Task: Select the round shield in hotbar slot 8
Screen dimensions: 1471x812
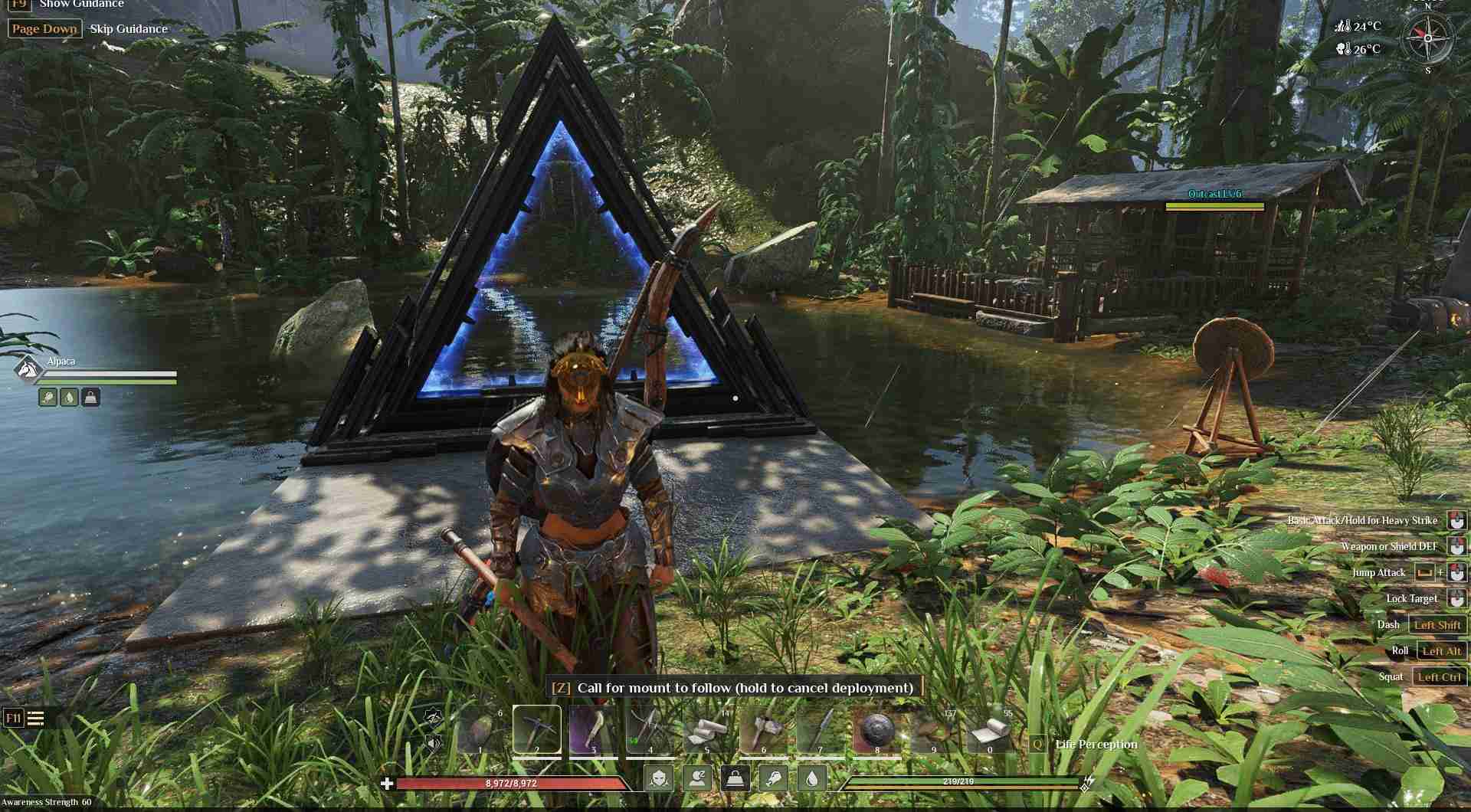Action: click(876, 731)
